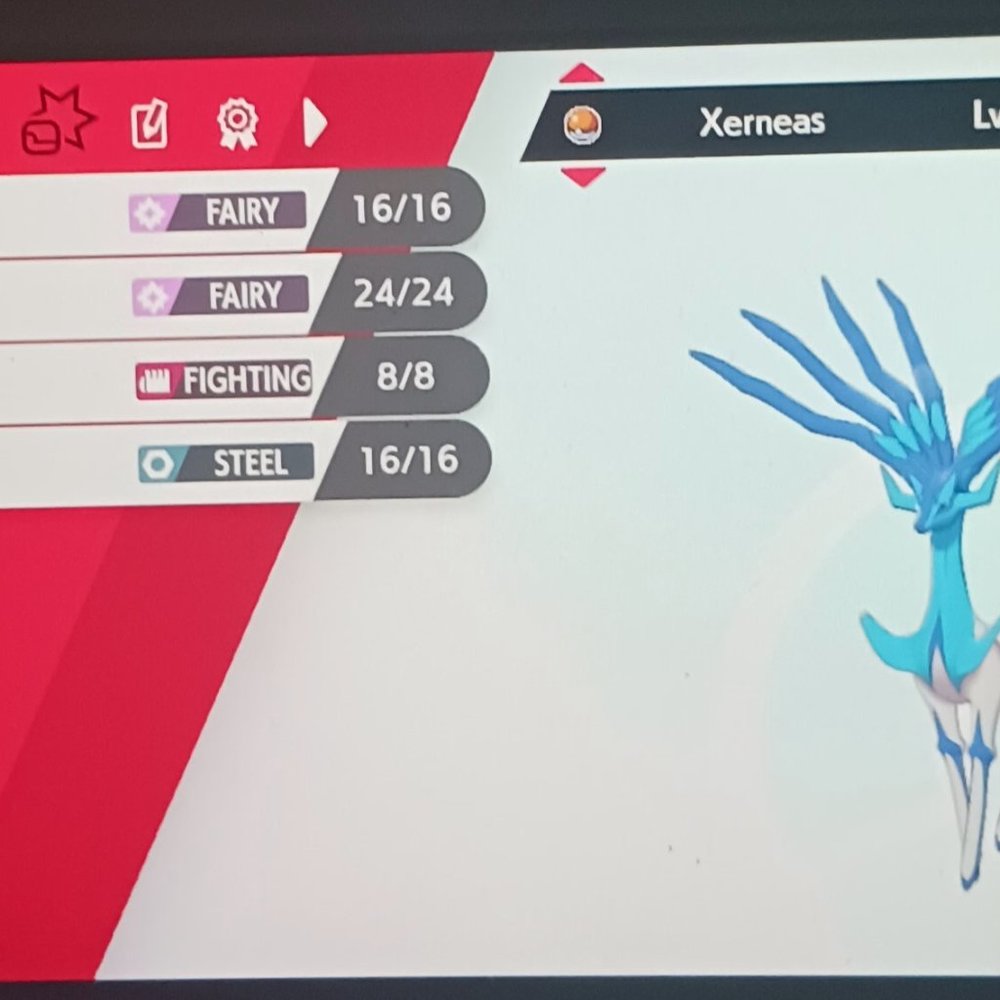Go to next Pokémon with down arrow
This screenshot has width=1000, height=1000.
tap(583, 176)
